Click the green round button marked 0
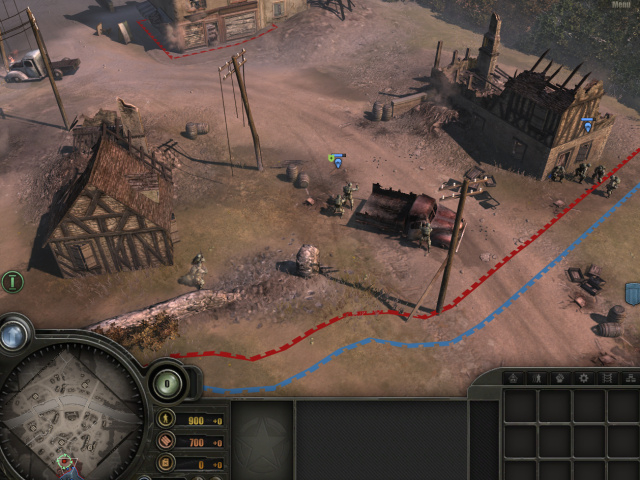Viewport: 640px width, 480px height. tap(168, 382)
